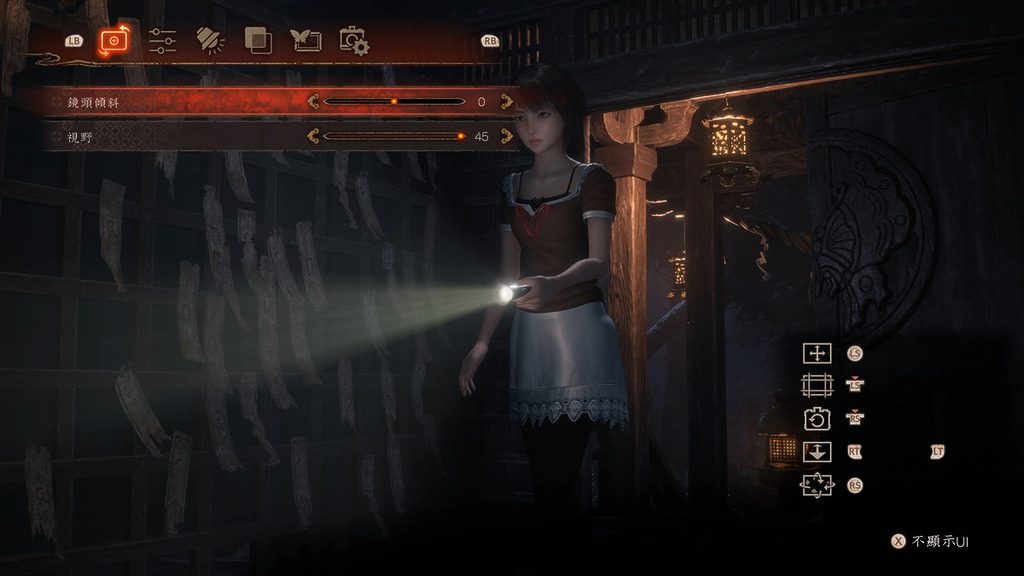The width and height of the screenshot is (1024, 576).
Task: Click the 視野 slider track
Action: [394, 137]
